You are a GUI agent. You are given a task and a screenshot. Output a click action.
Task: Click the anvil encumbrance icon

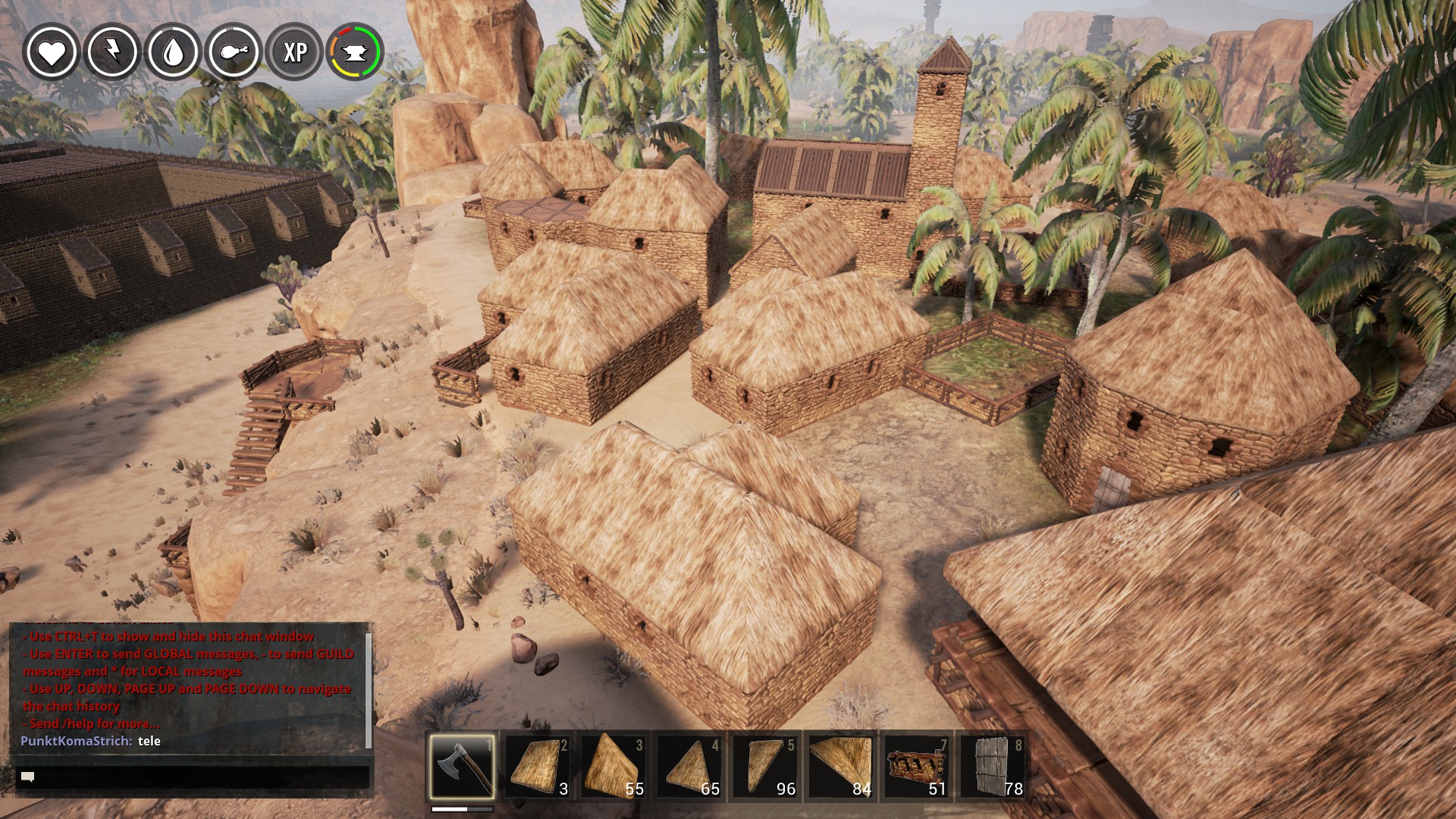355,52
